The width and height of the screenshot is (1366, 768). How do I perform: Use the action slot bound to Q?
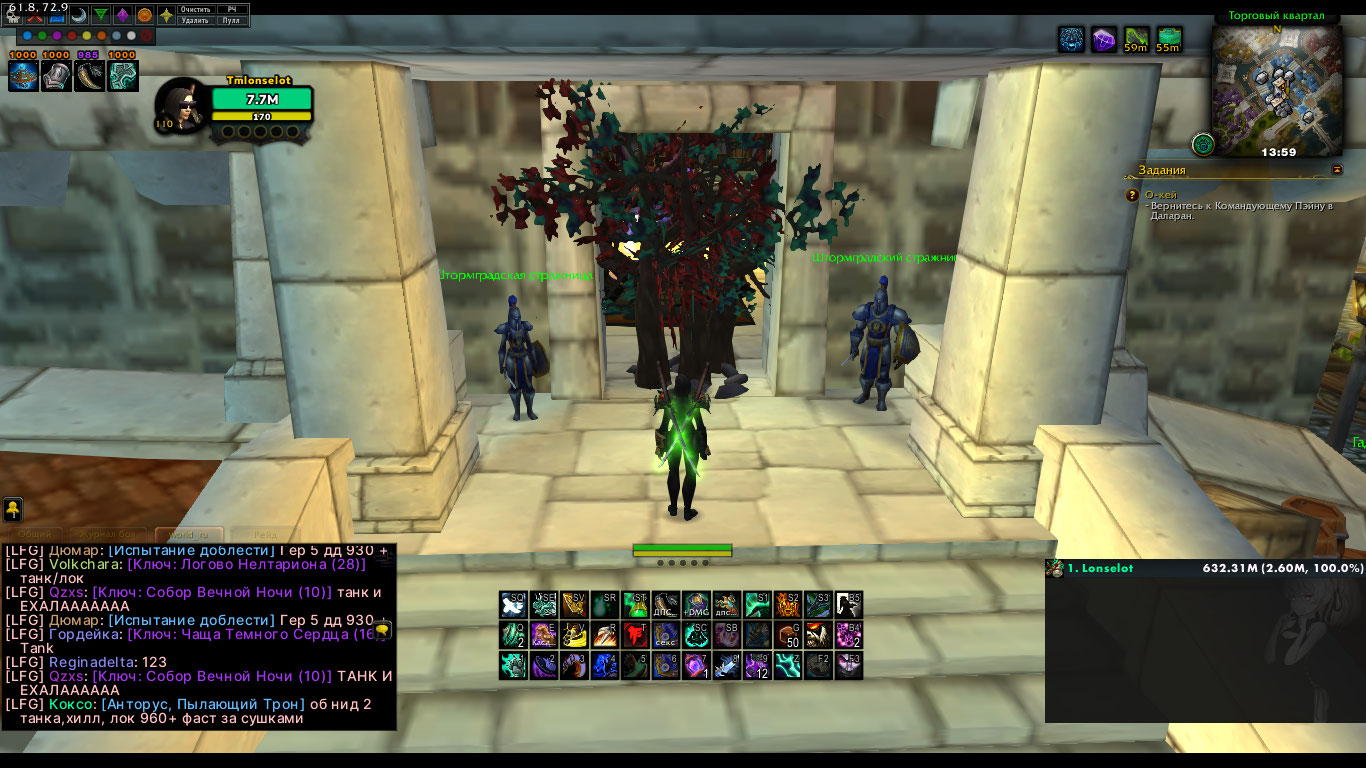[514, 635]
